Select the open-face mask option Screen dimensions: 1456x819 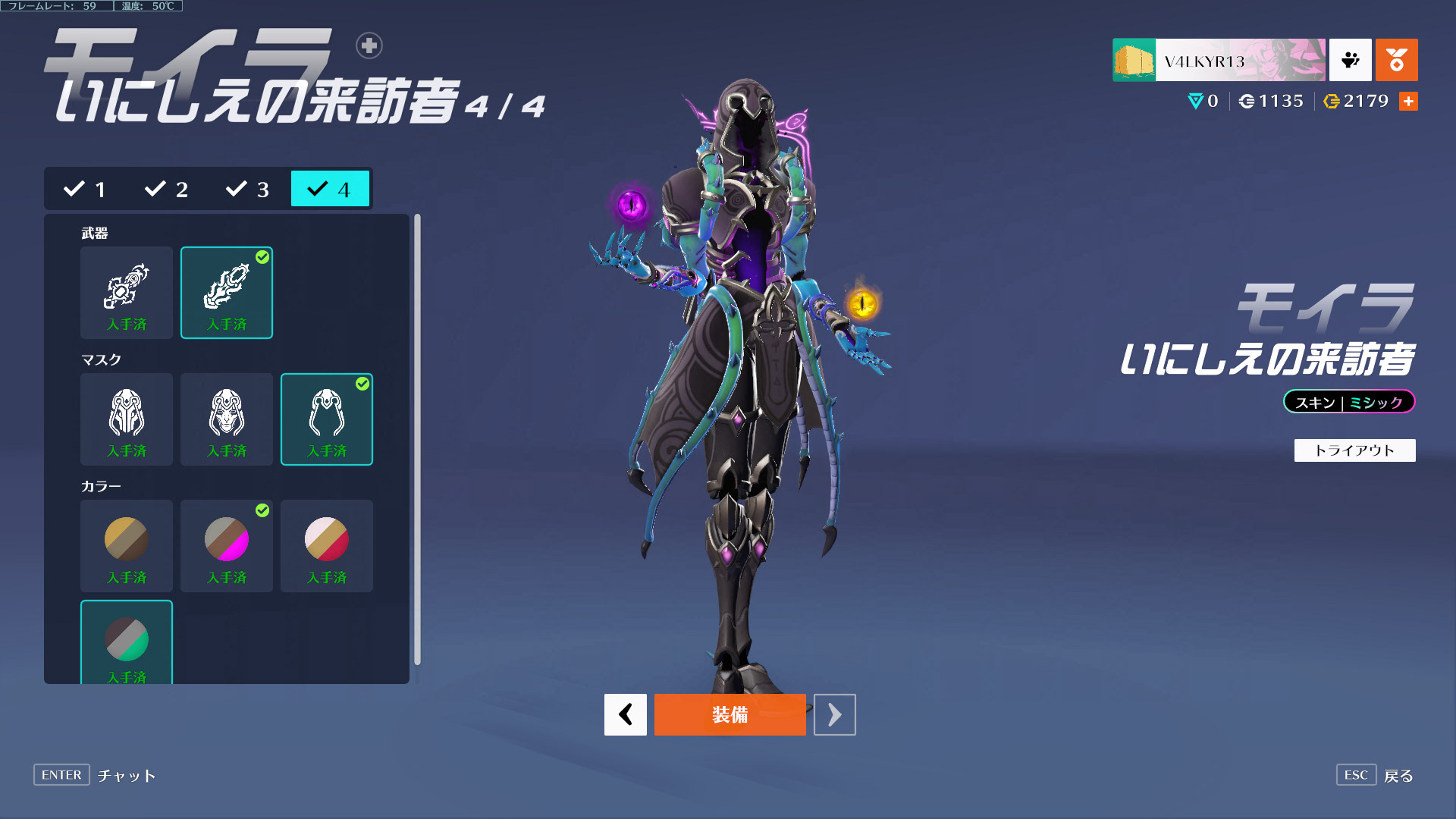coord(227,419)
